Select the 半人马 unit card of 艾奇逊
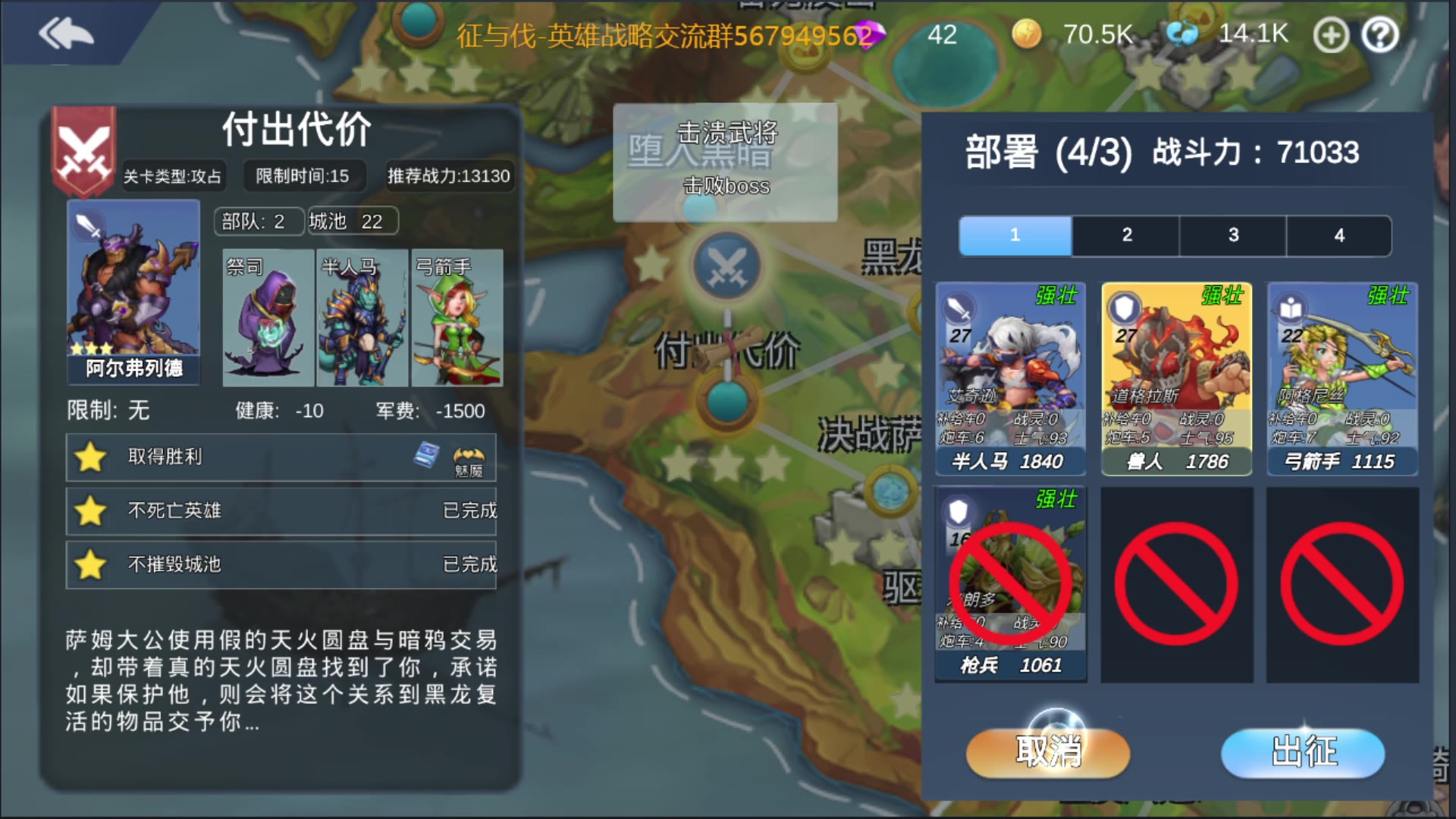The height and width of the screenshot is (819, 1456). click(1011, 375)
